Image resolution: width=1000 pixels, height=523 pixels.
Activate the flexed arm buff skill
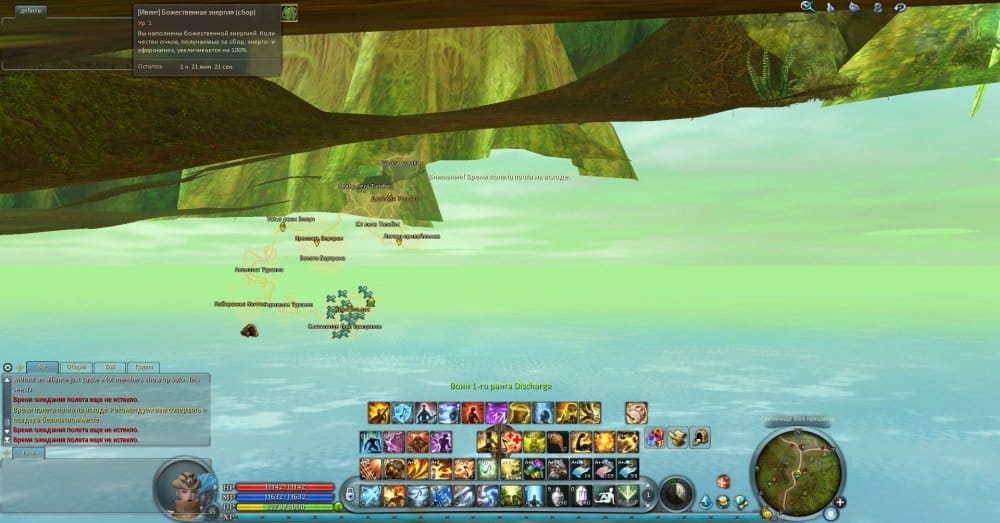pos(583,442)
